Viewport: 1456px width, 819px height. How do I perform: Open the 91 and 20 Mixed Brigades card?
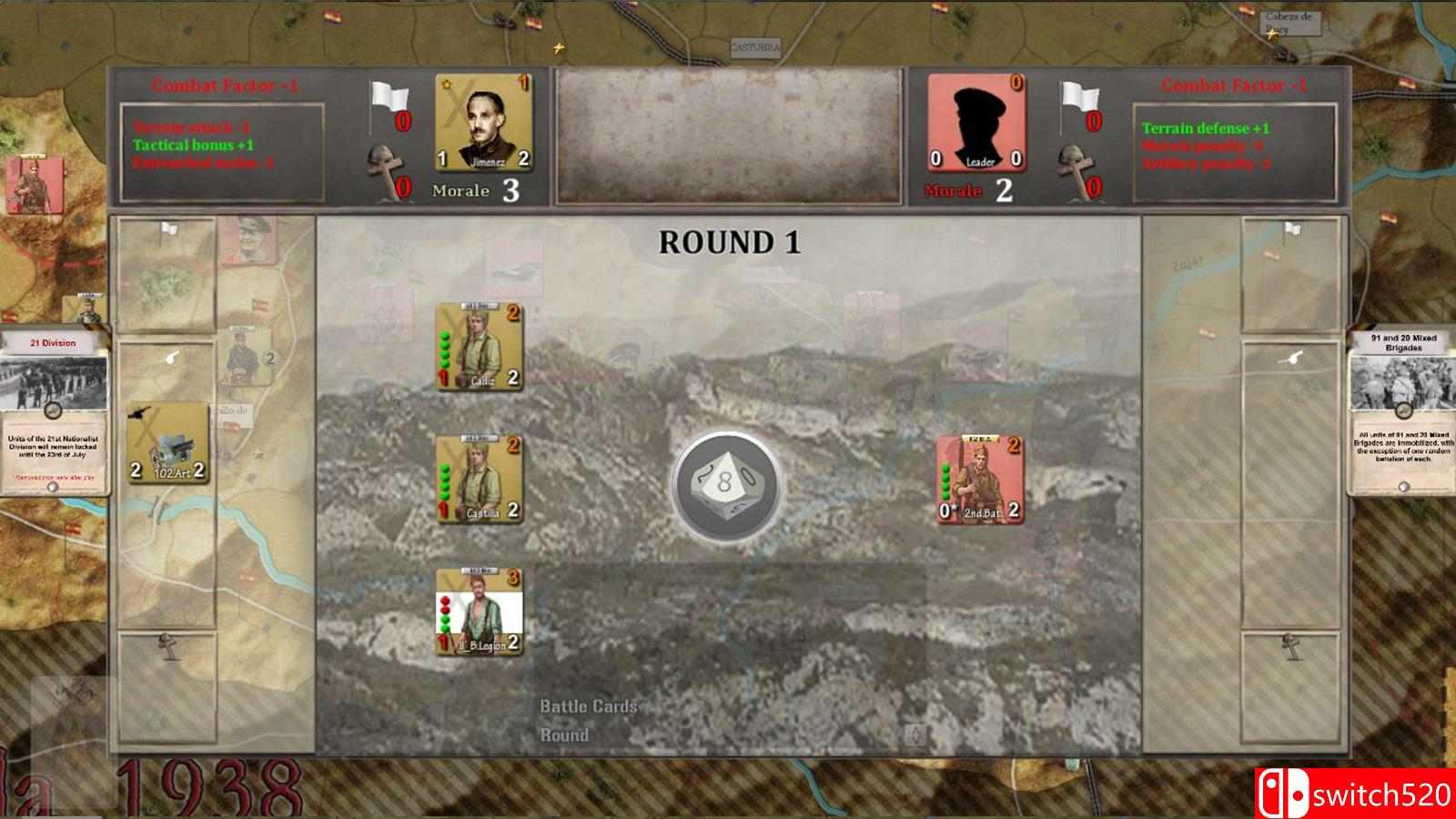click(x=1401, y=409)
